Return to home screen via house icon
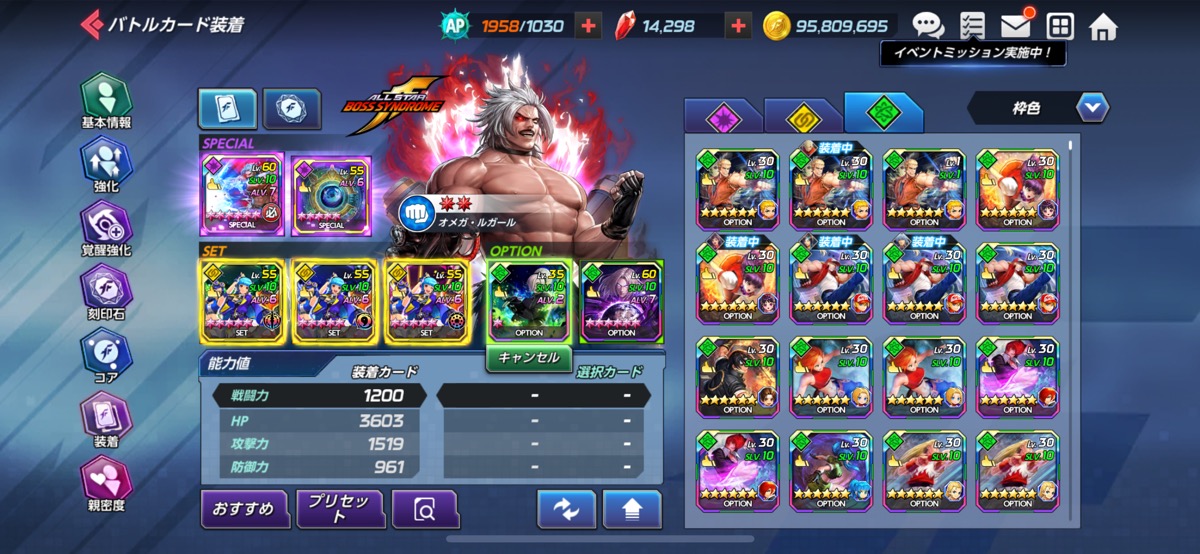Image resolution: width=1200 pixels, height=554 pixels. pyautogui.click(x=1102, y=26)
